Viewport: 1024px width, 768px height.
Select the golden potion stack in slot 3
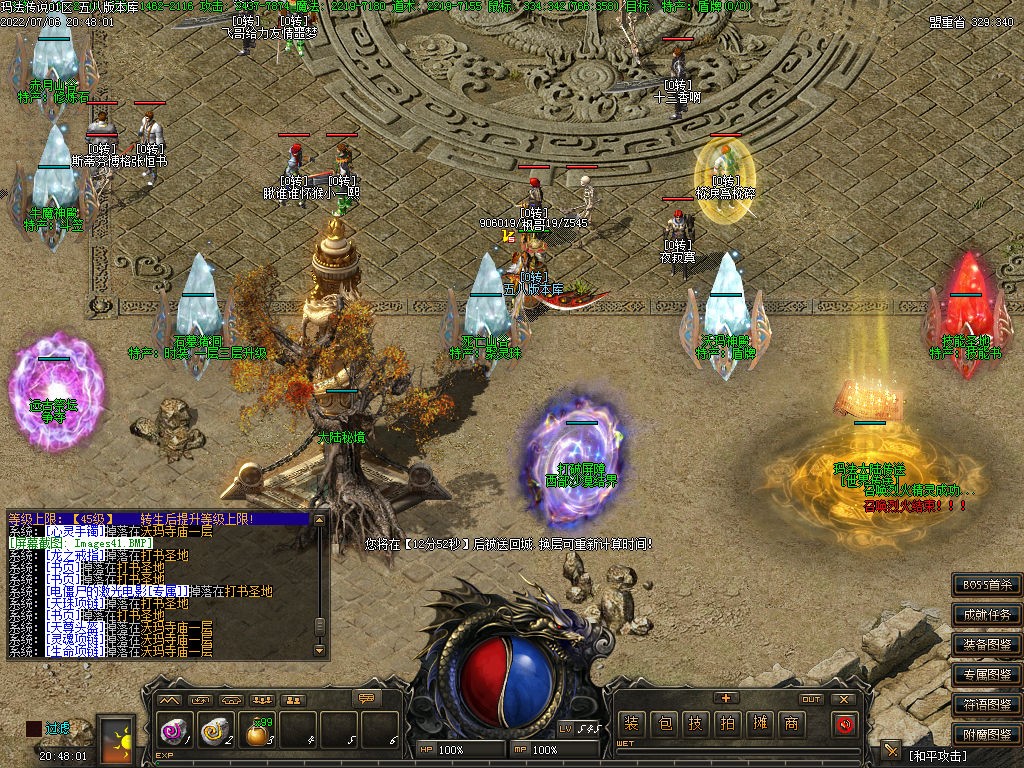pos(257,733)
